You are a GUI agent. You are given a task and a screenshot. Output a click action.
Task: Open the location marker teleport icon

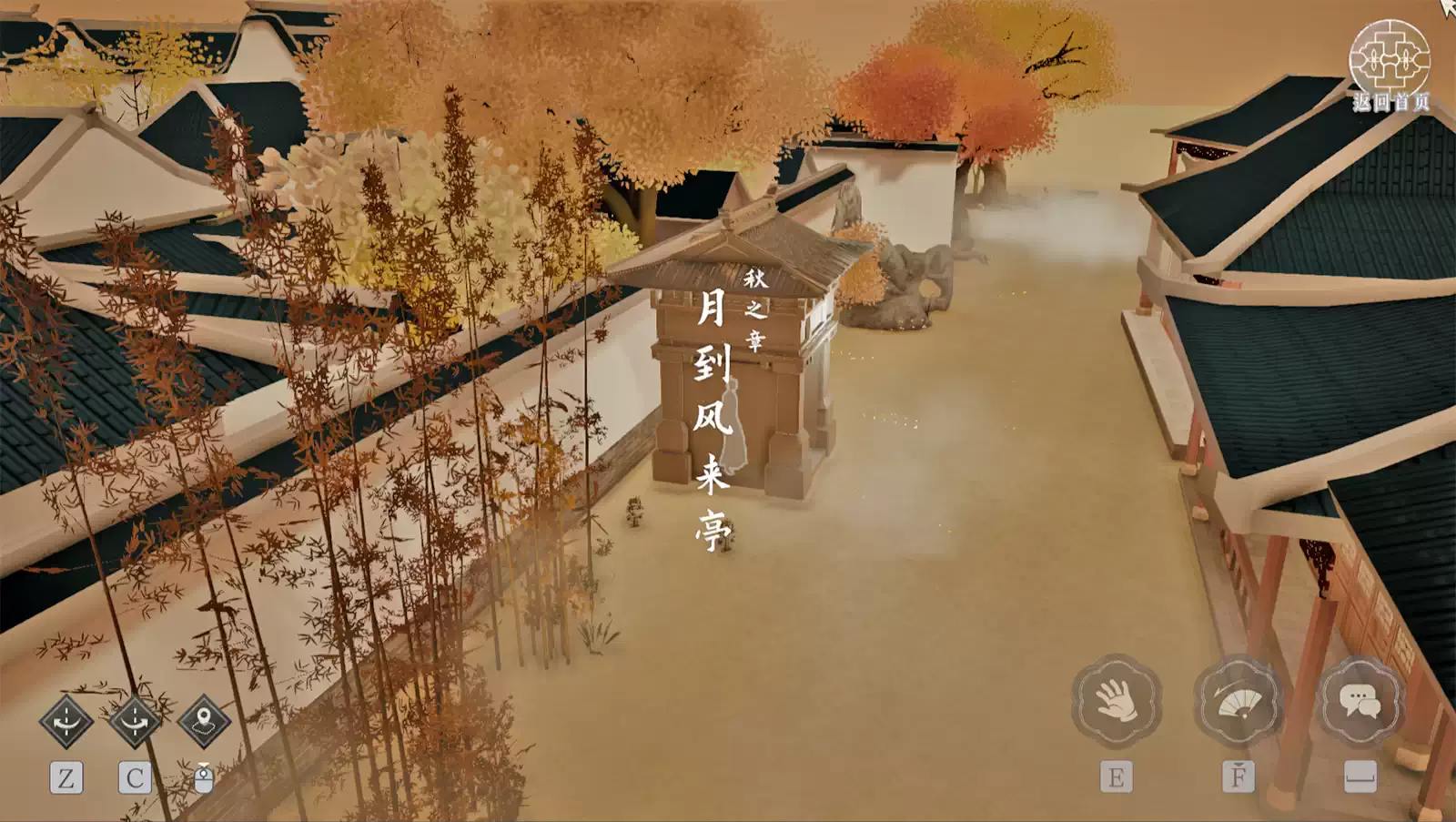[204, 723]
